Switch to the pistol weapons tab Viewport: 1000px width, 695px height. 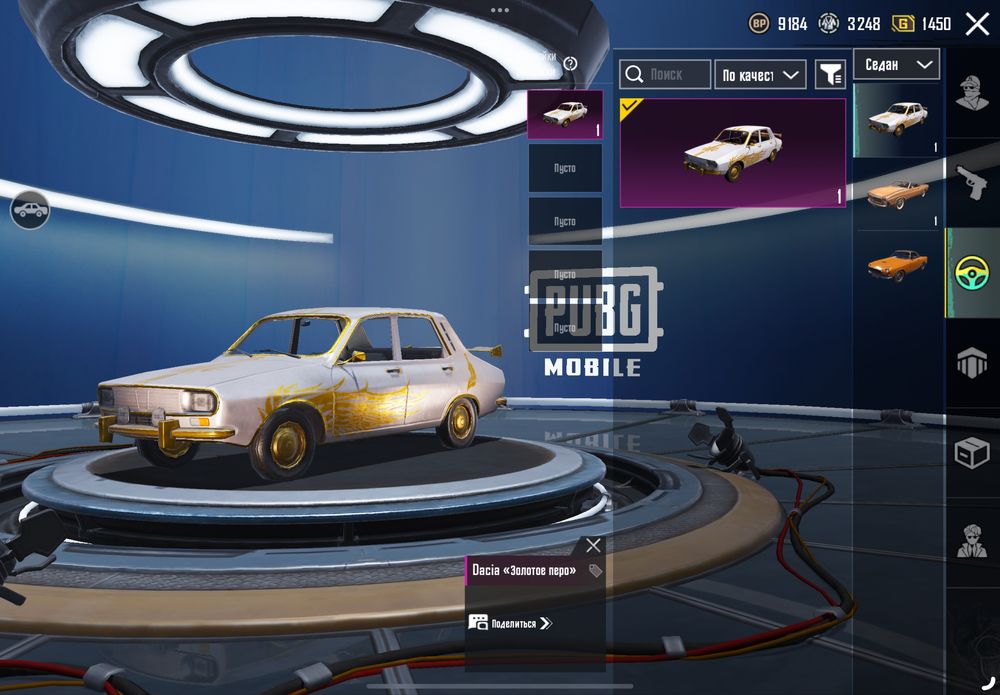click(972, 183)
